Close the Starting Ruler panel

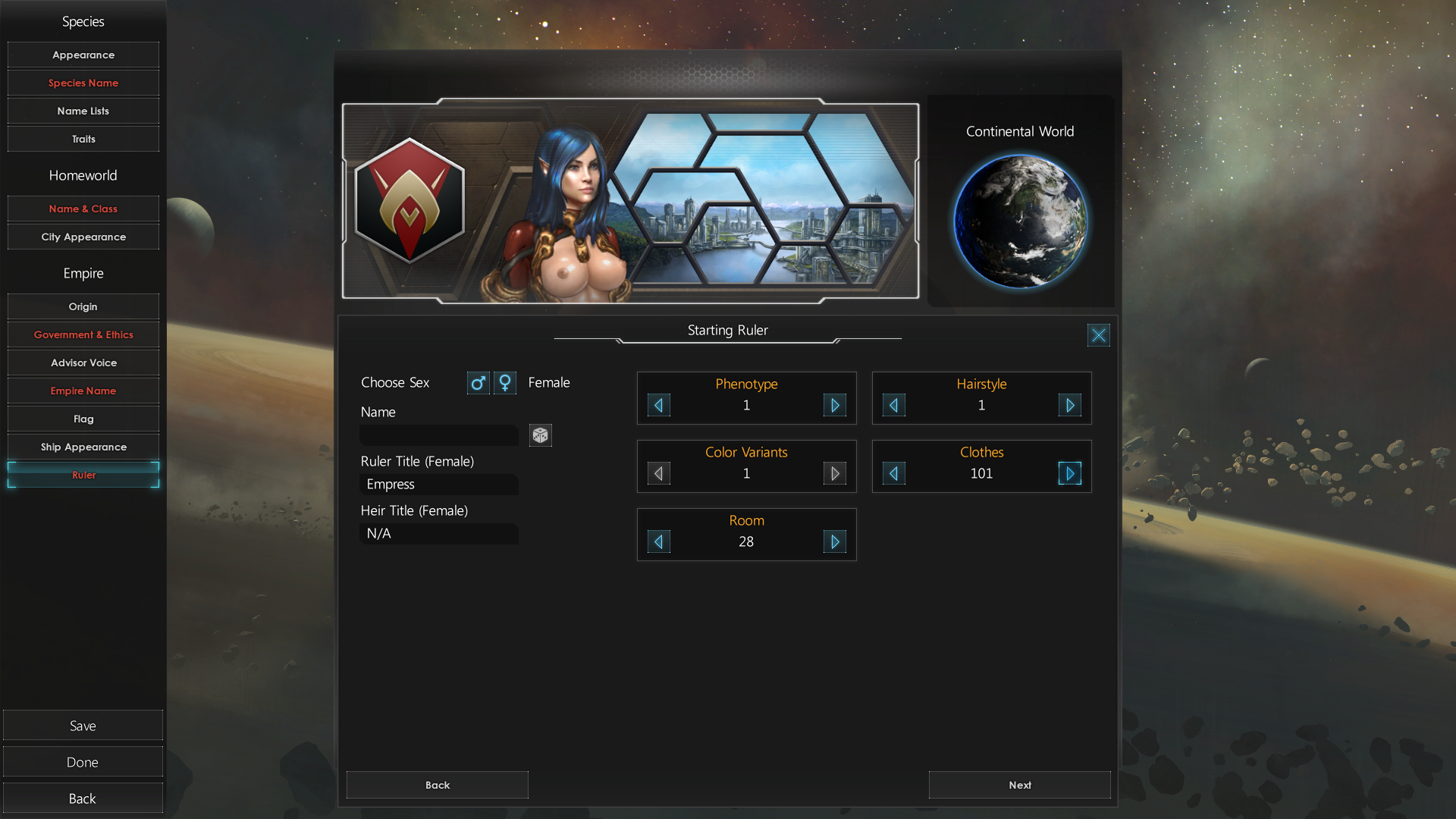click(x=1098, y=335)
